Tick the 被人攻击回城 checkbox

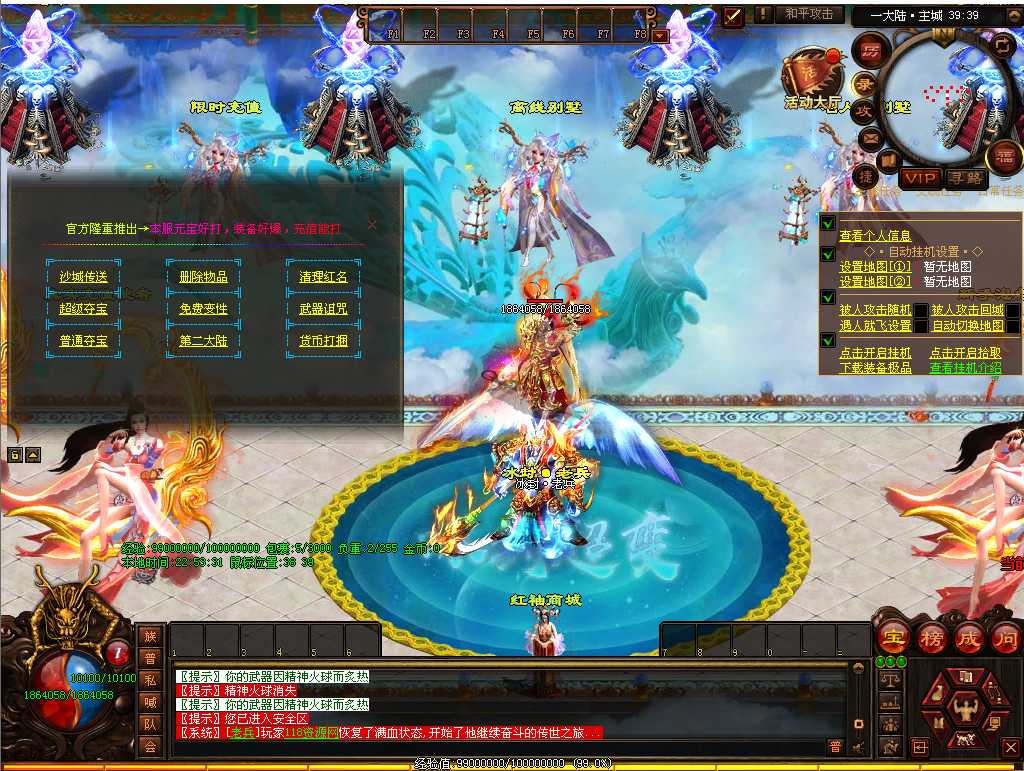point(1013,310)
